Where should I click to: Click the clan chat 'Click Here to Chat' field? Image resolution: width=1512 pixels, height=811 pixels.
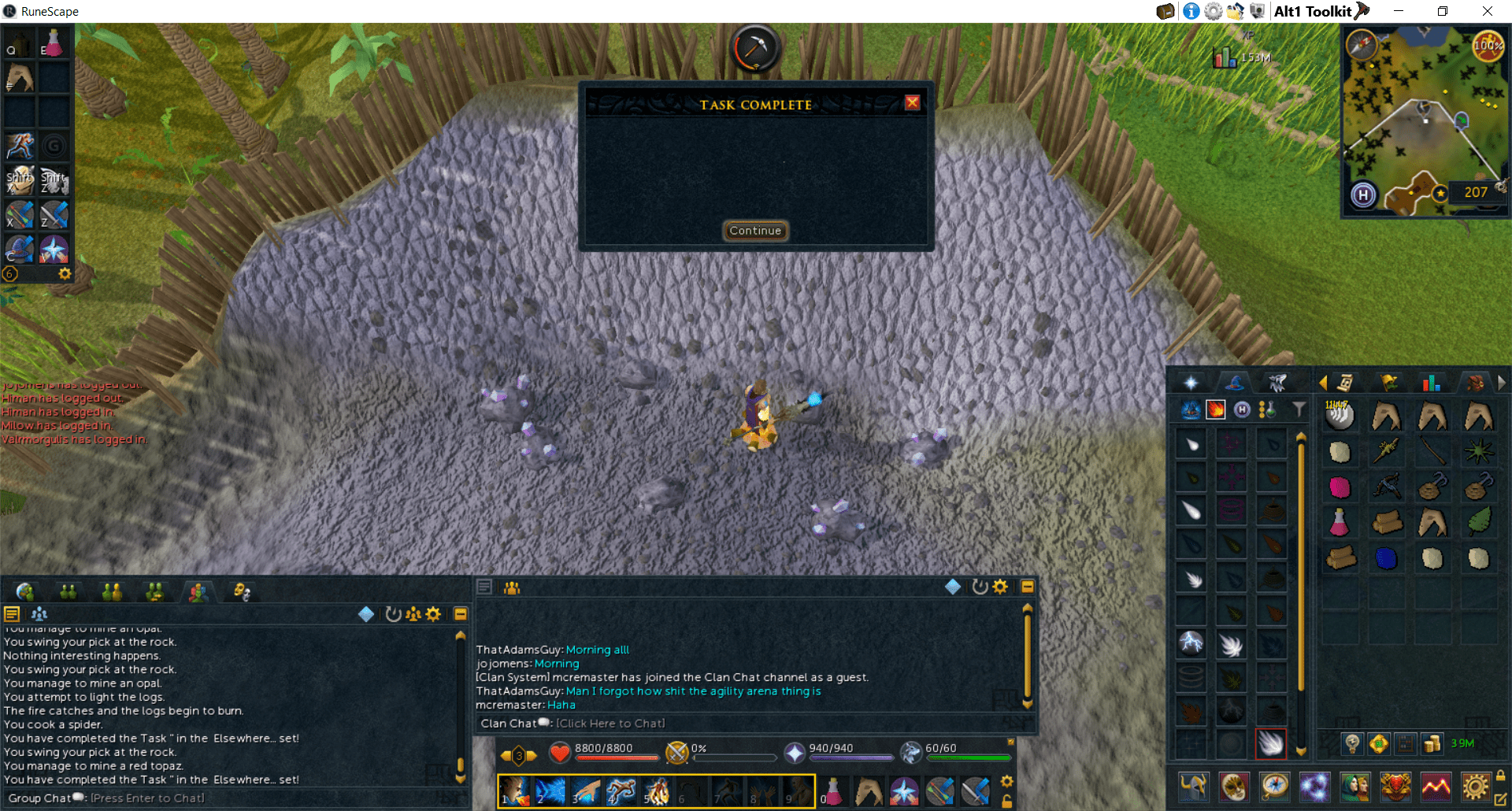[610, 723]
